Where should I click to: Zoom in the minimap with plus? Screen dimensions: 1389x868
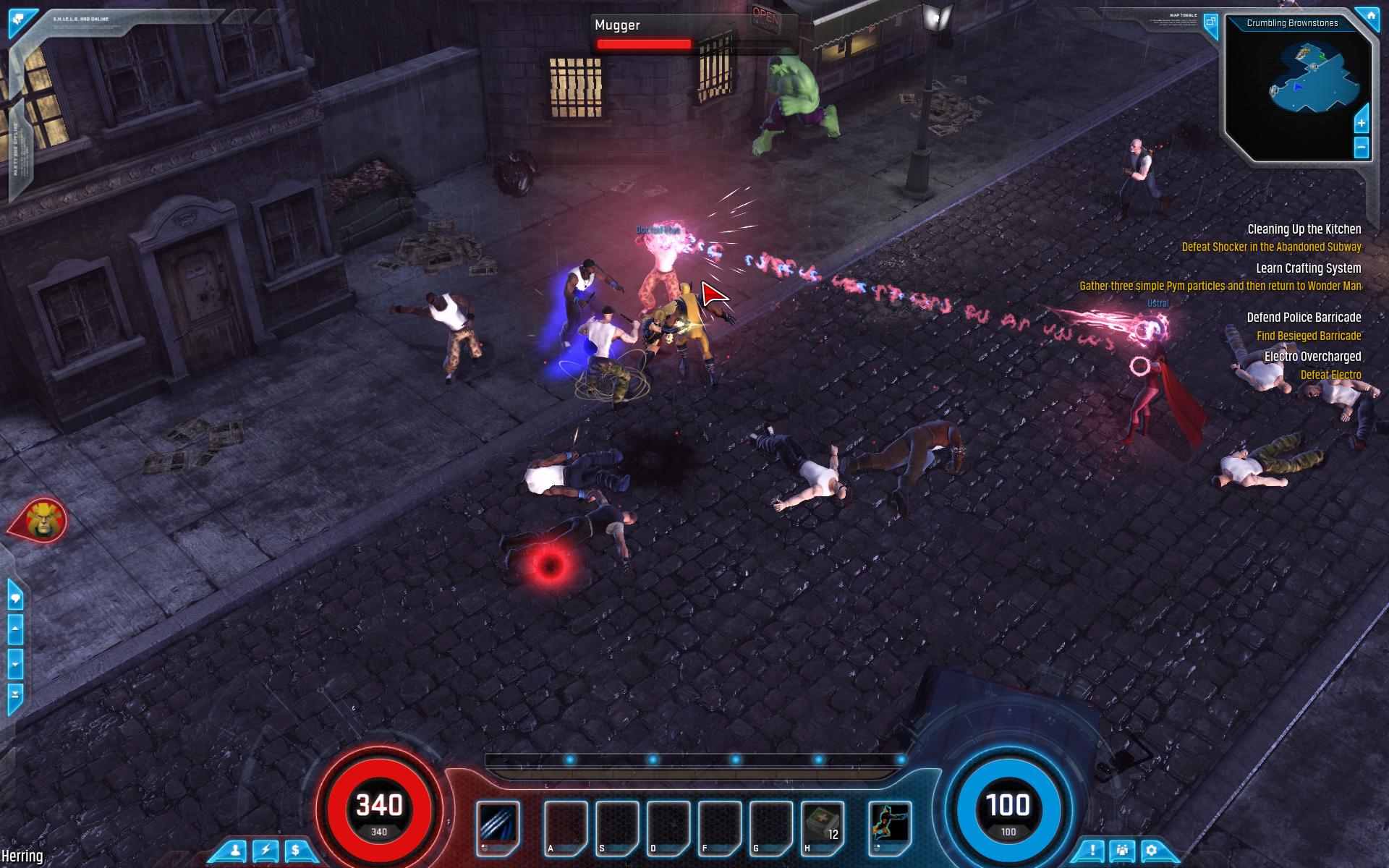[x=1361, y=123]
